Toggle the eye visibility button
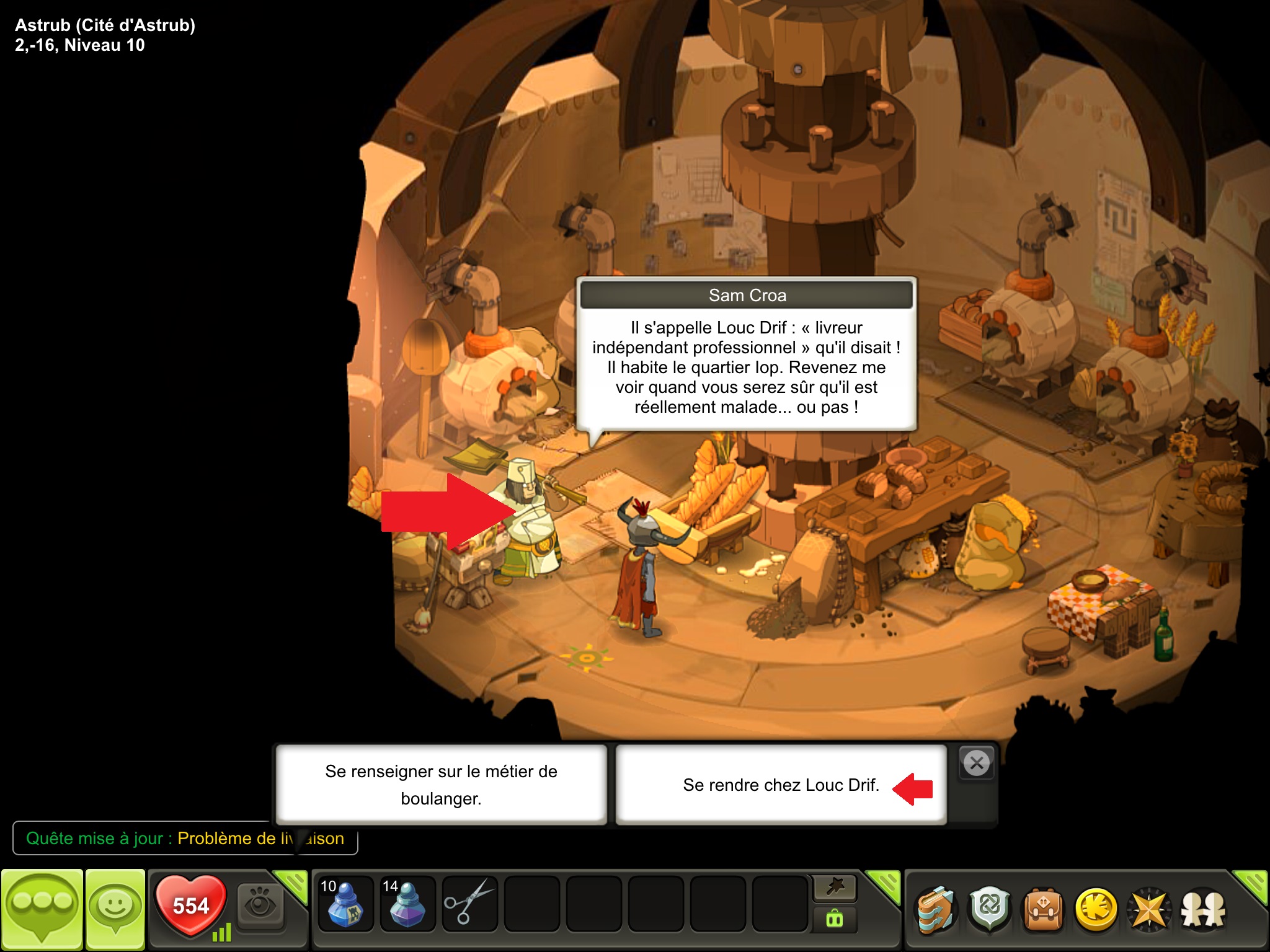The height and width of the screenshot is (952, 1270). click(260, 904)
